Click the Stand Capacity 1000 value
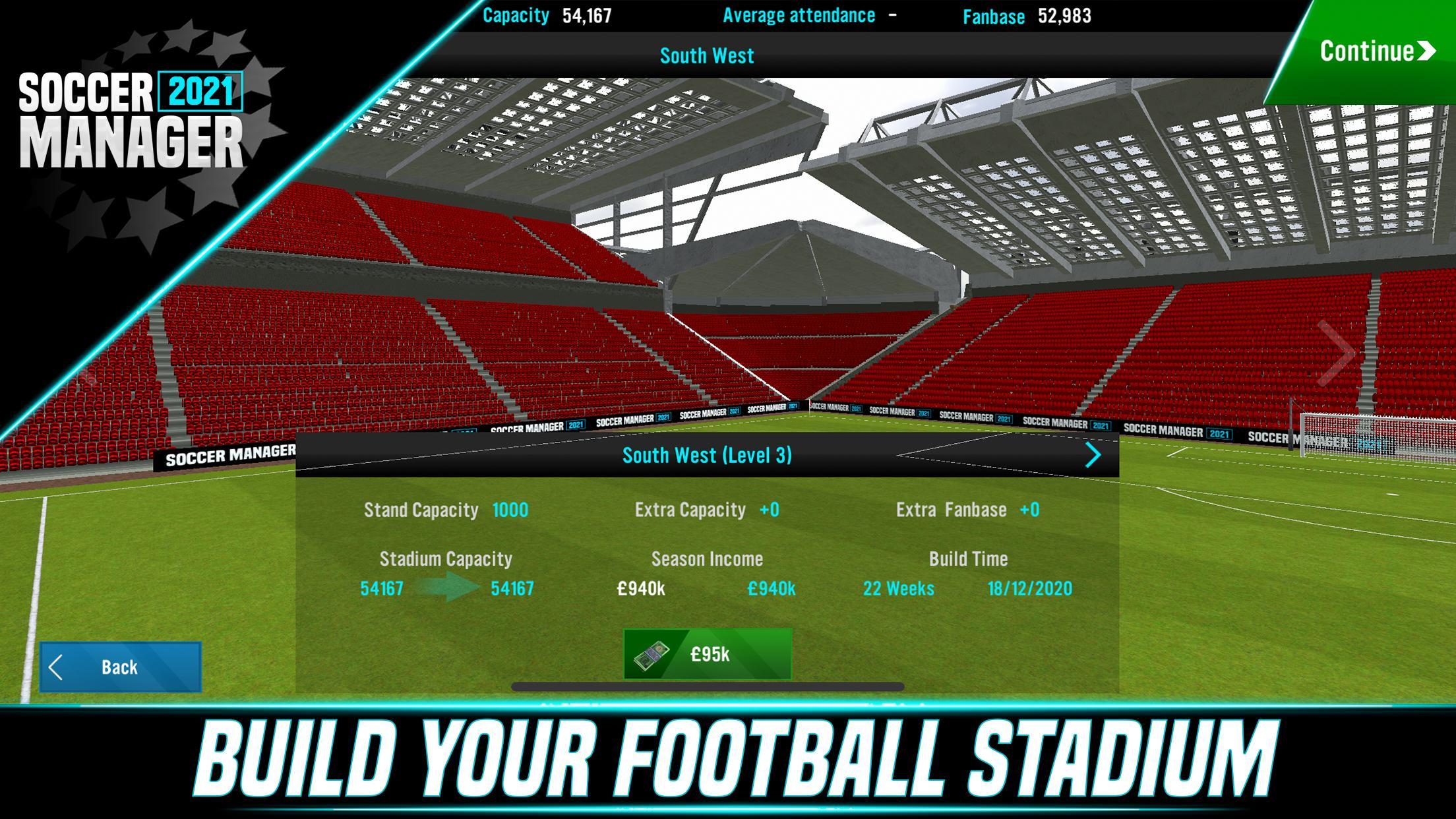Image resolution: width=1456 pixels, height=819 pixels. pyautogui.click(x=511, y=510)
